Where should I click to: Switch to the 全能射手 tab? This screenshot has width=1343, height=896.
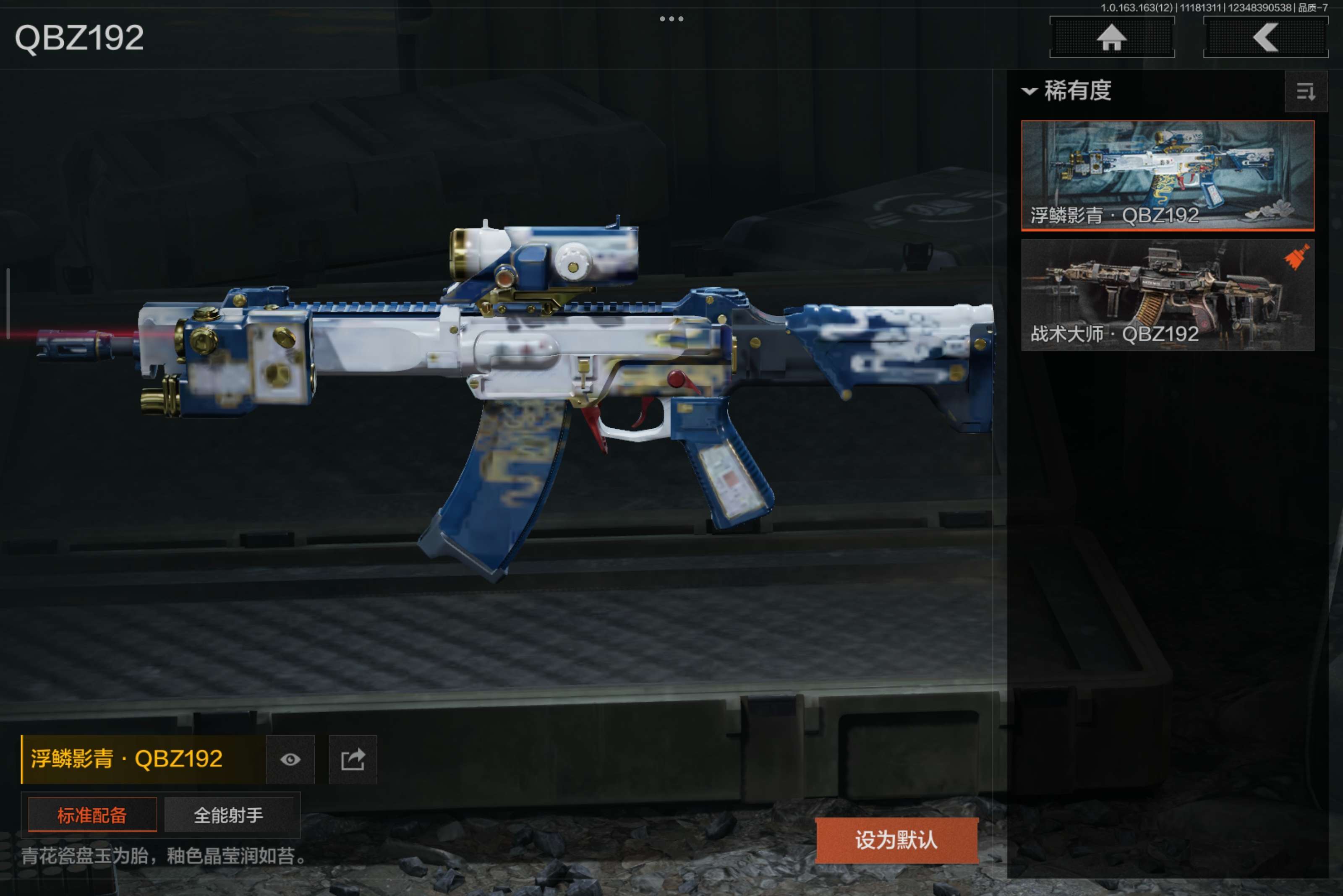[229, 815]
